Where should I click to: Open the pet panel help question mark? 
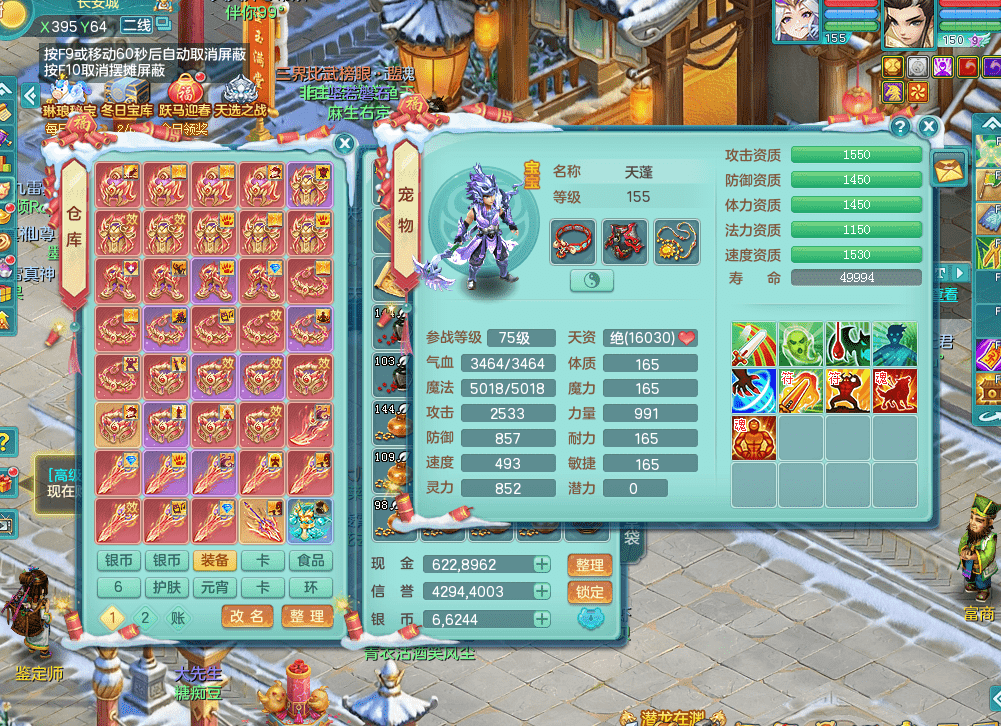point(900,127)
